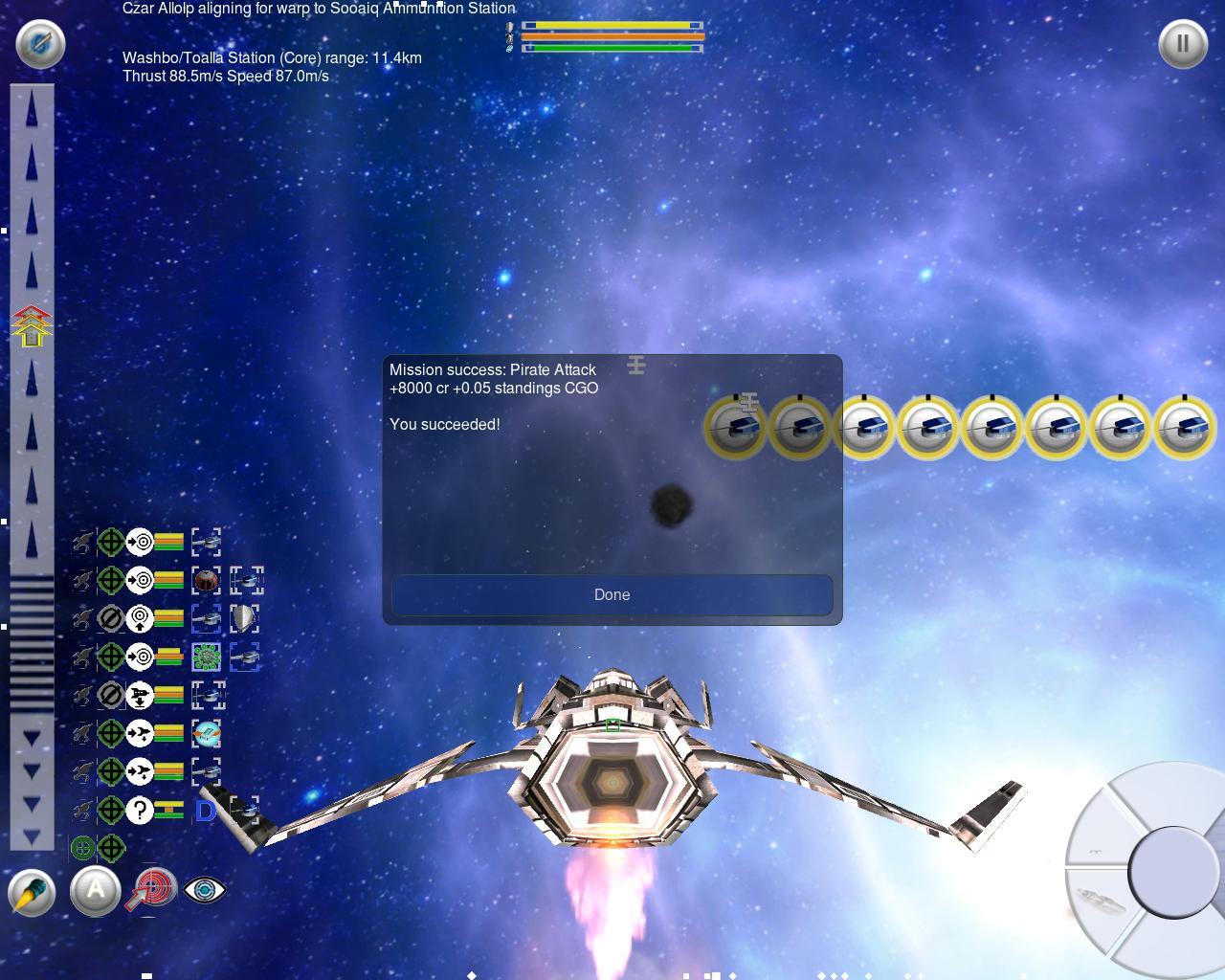Viewport: 1225px width, 980px height.
Task: Select the target with up-arrow order icon
Action: tap(140, 618)
